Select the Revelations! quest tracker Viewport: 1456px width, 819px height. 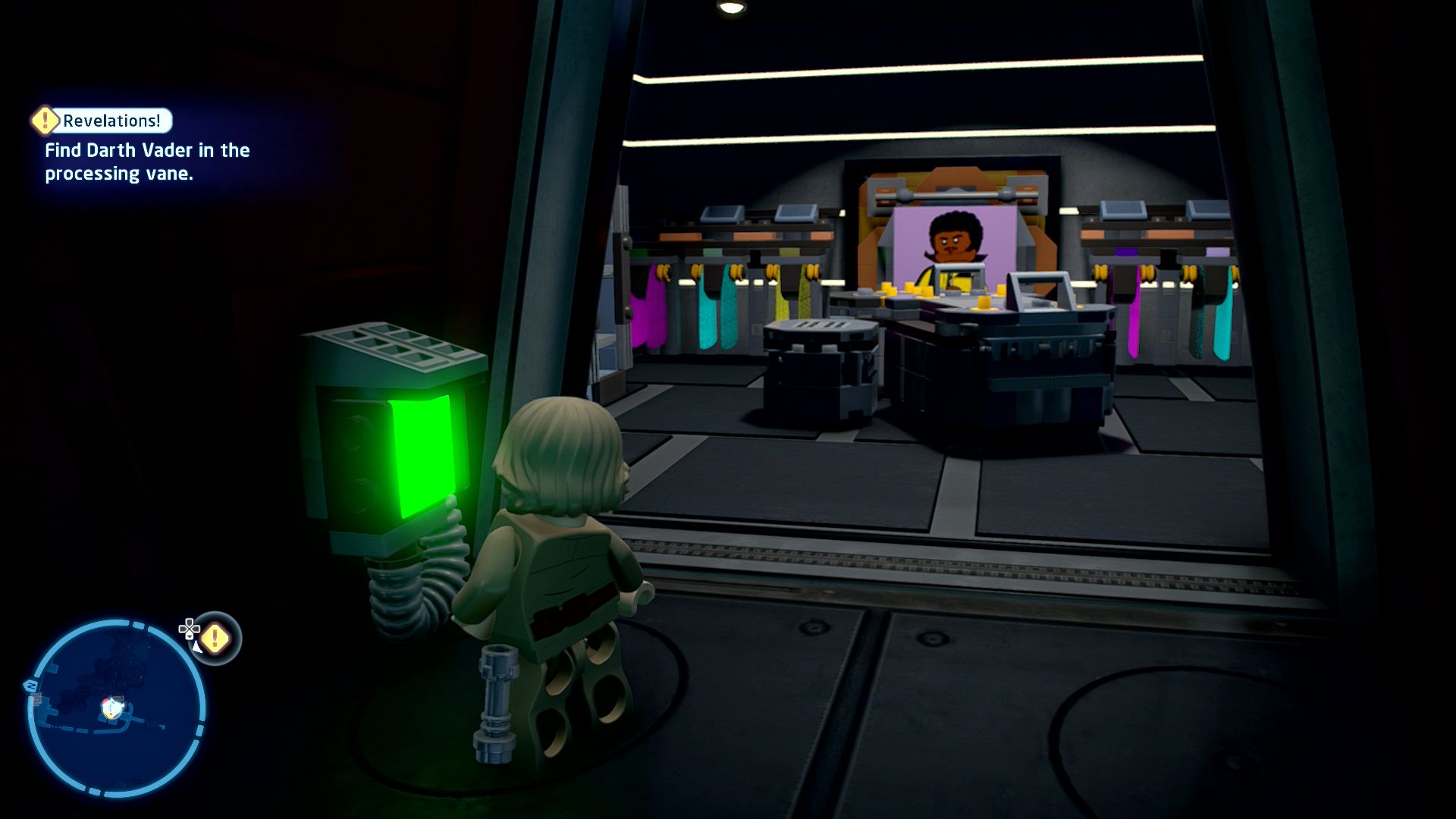coord(111,121)
